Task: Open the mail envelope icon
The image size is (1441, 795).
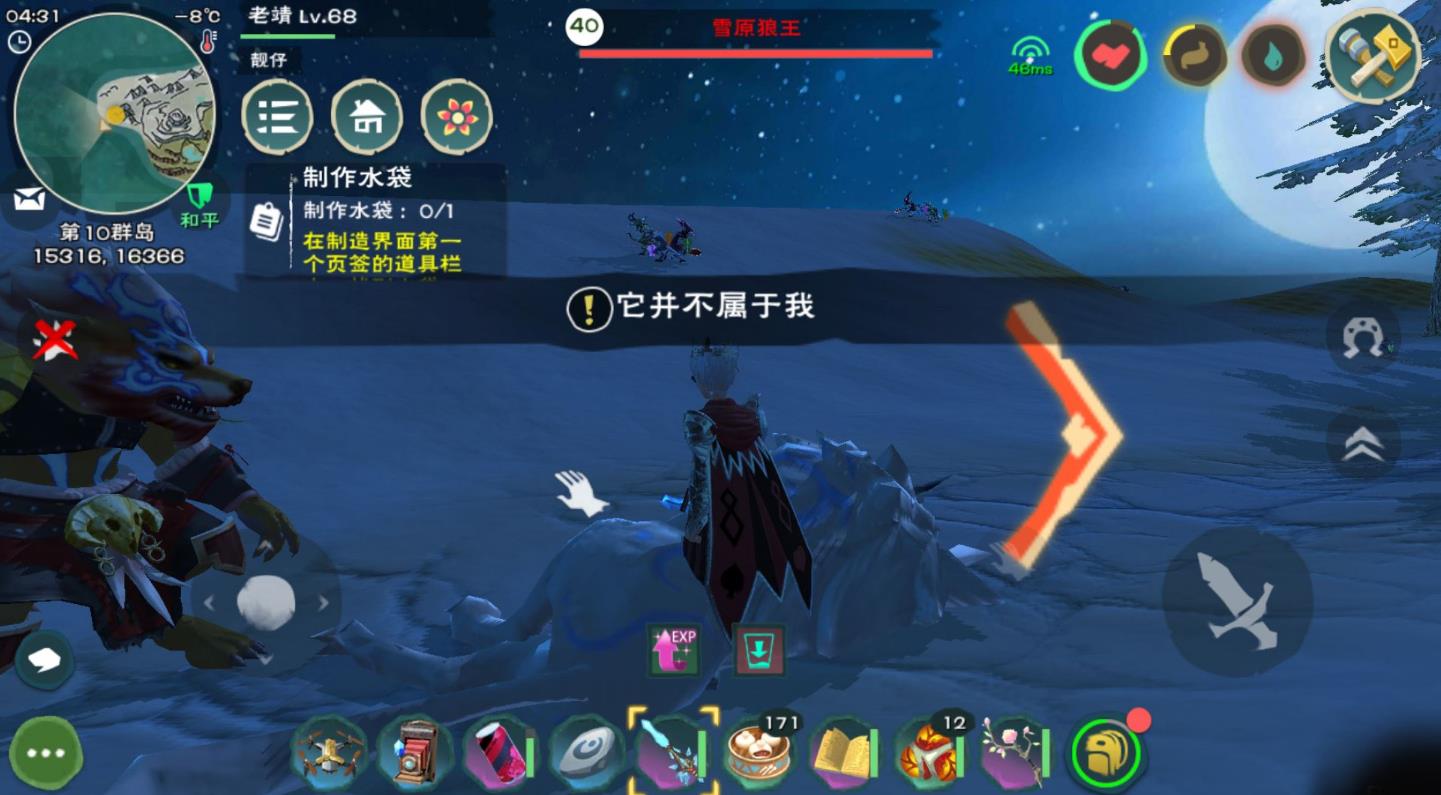Action: [x=29, y=199]
